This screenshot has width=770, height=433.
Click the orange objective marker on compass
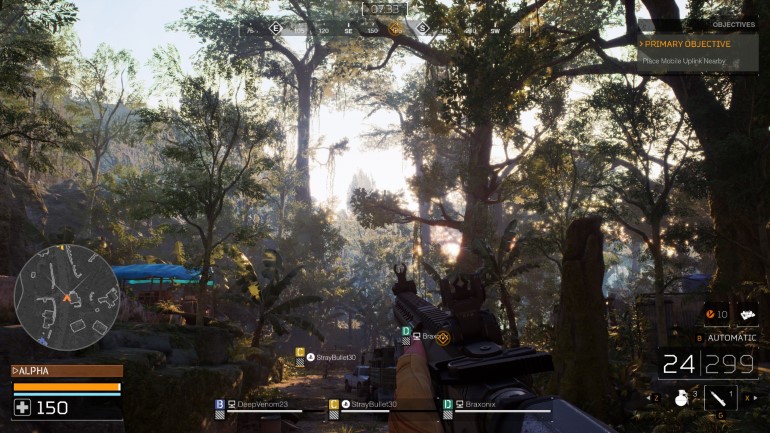click(395, 29)
